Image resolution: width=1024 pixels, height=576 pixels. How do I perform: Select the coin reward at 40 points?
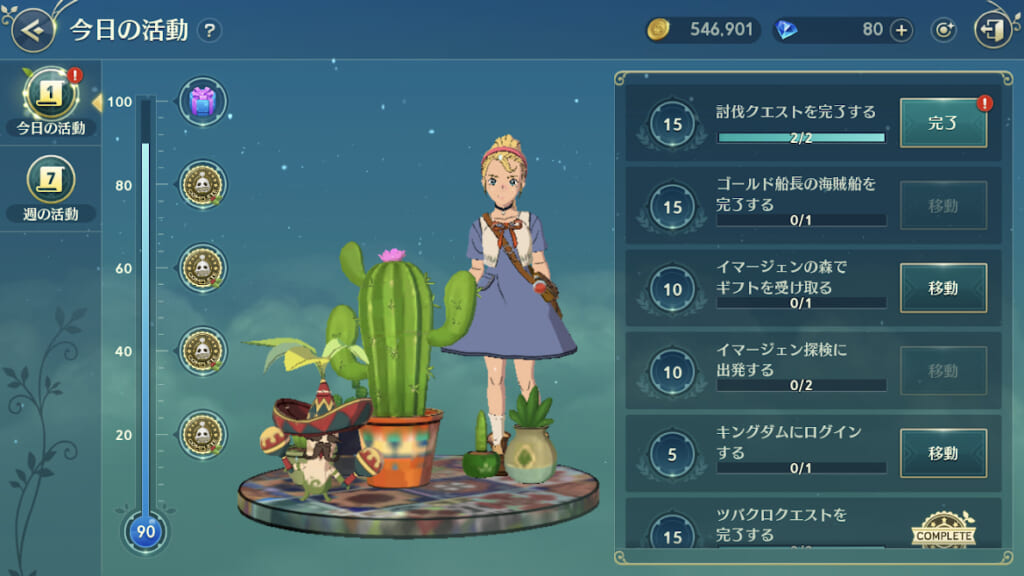tap(203, 351)
